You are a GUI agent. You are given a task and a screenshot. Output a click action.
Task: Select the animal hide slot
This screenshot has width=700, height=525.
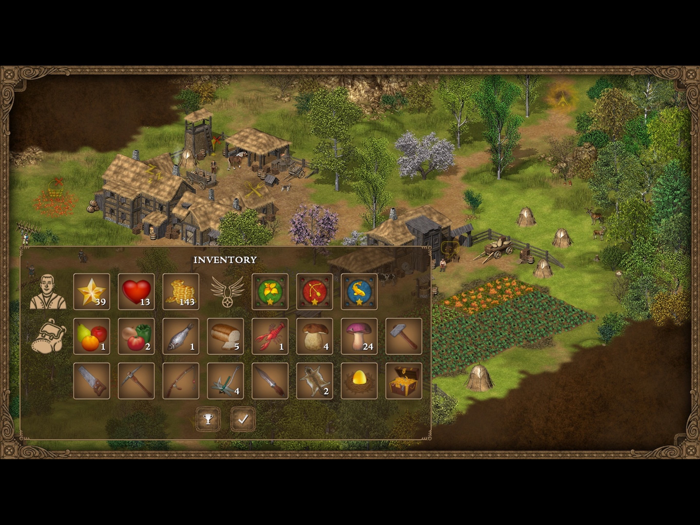point(315,381)
